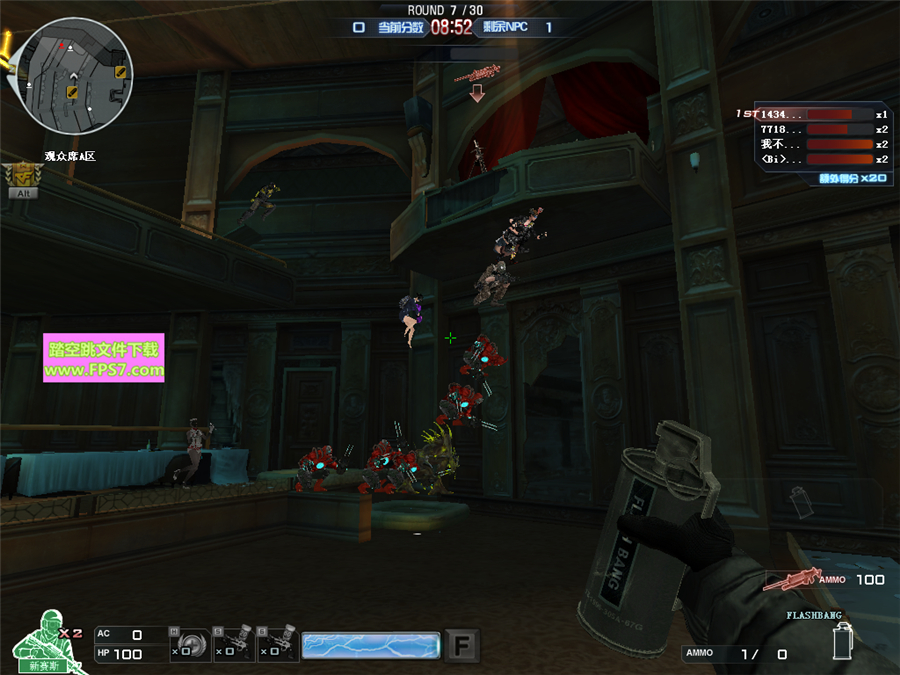
Task: Select the red machine gun weapon icon
Action: [791, 579]
